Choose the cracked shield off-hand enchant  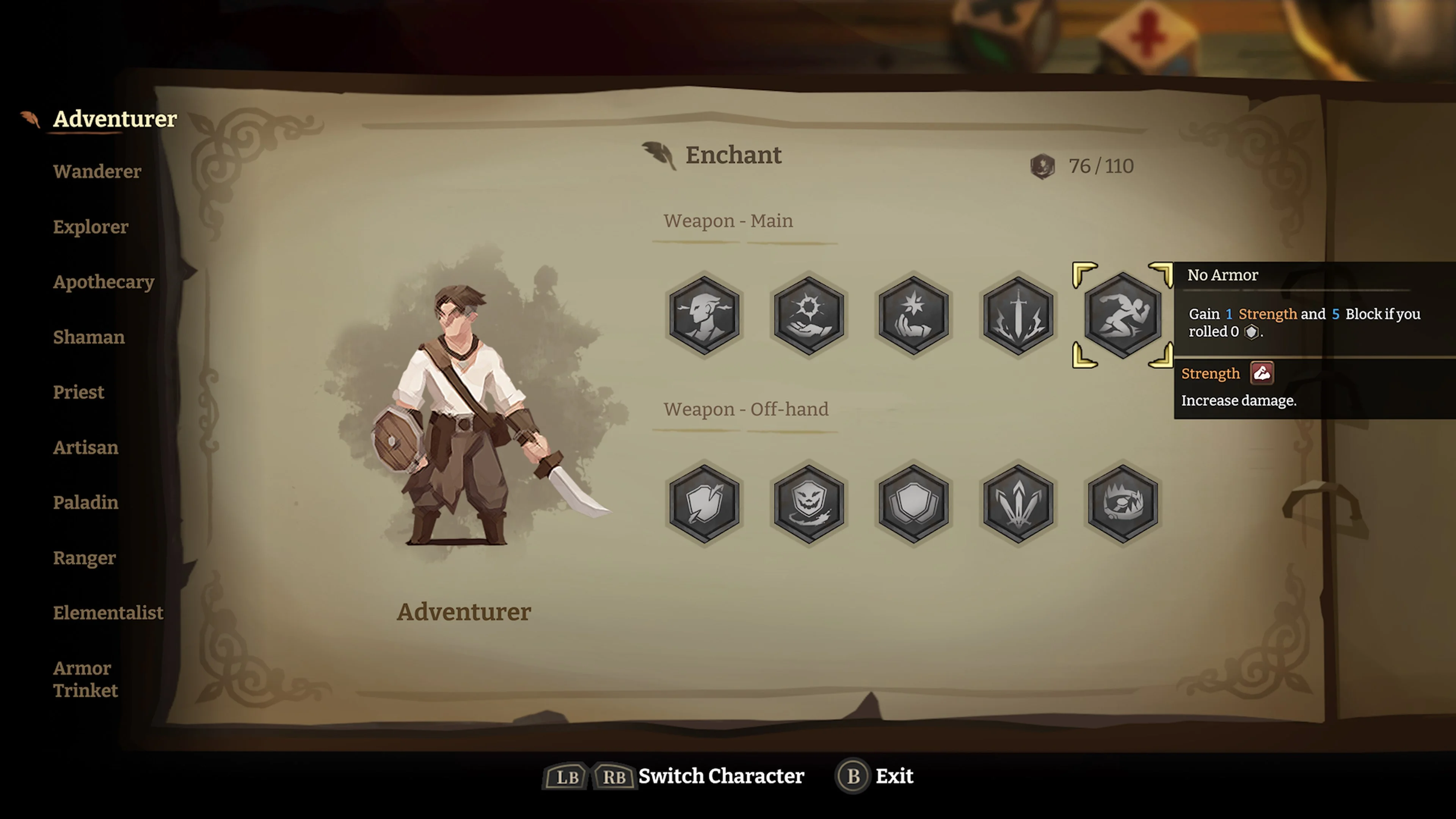point(704,503)
